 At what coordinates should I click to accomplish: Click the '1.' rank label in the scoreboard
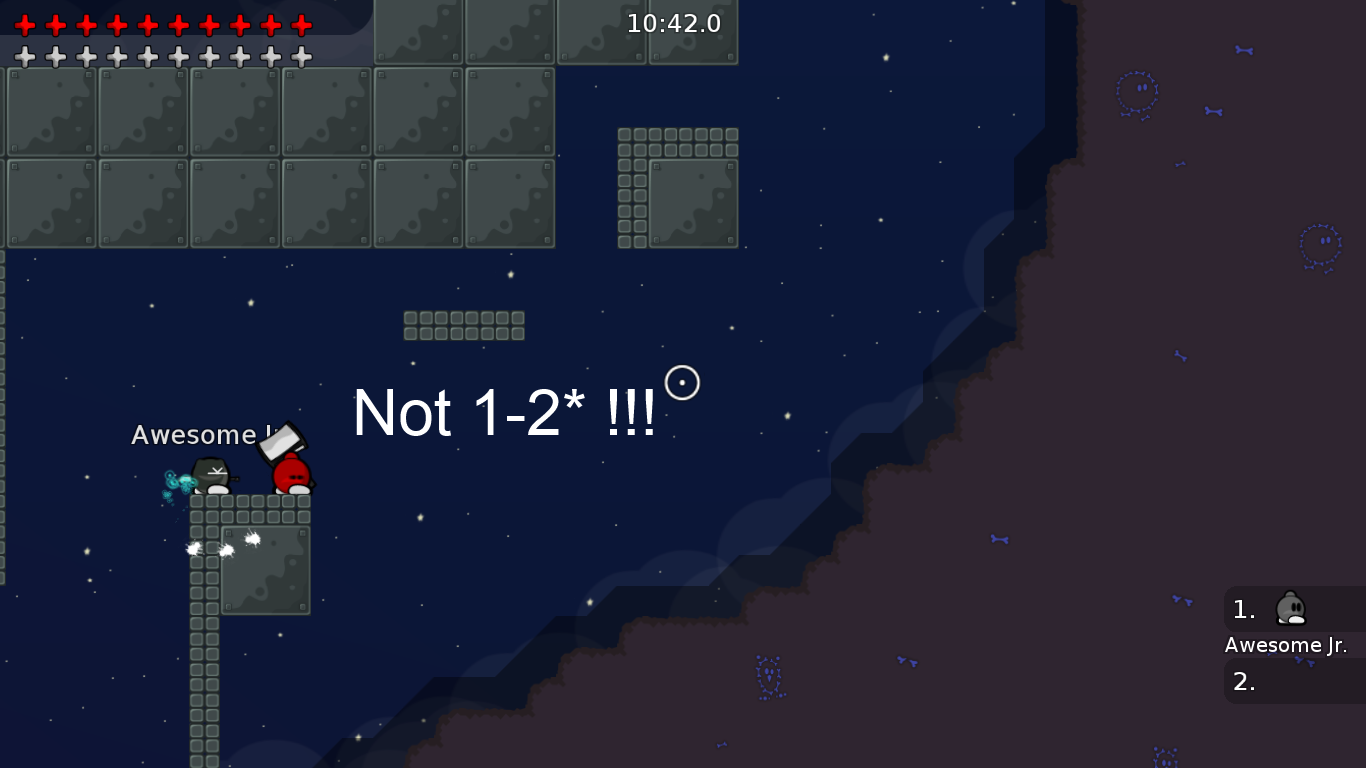point(1243,609)
